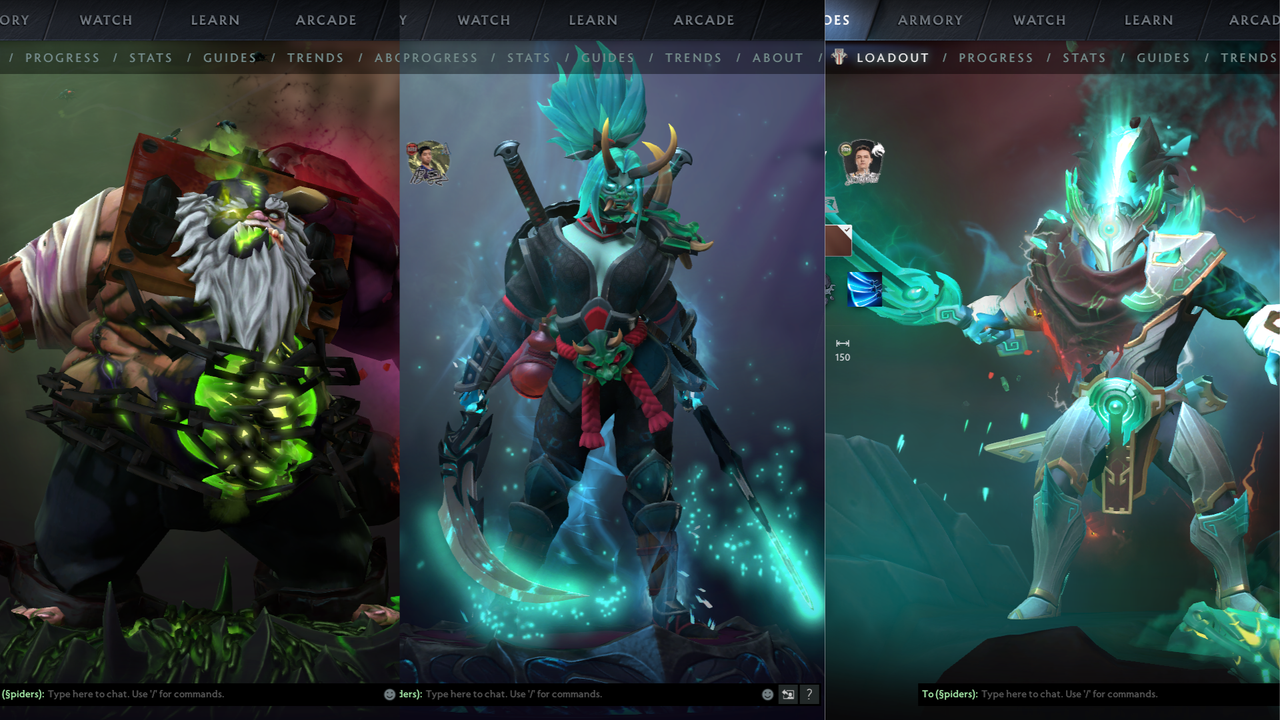Click the whisper reply icon in the chat bar
The height and width of the screenshot is (720, 1280).
click(789, 694)
